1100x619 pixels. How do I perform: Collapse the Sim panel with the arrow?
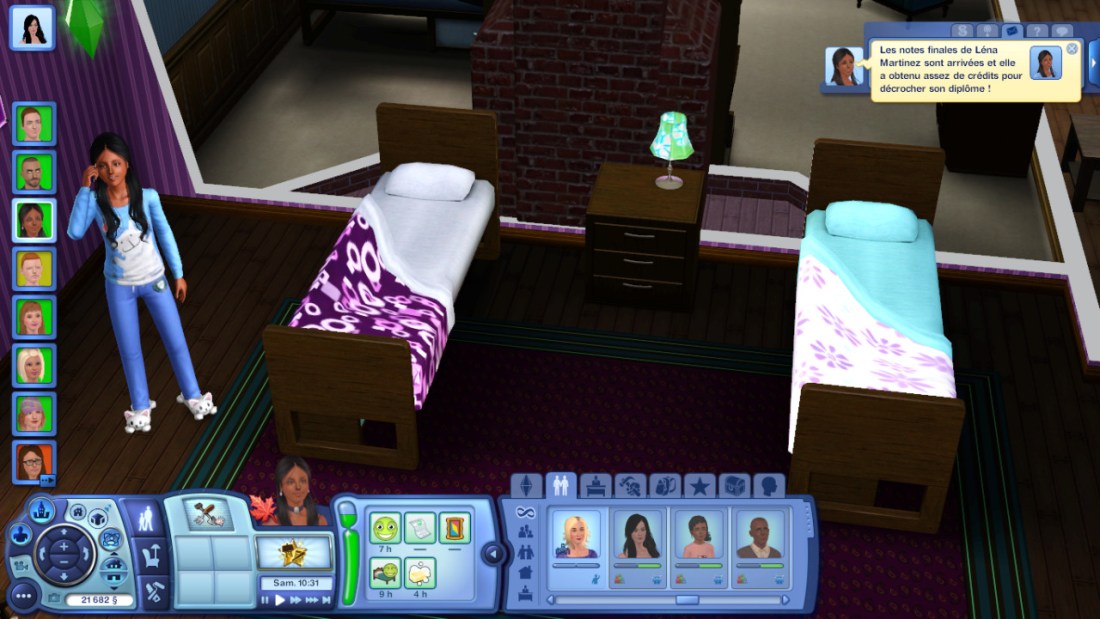[x=491, y=553]
